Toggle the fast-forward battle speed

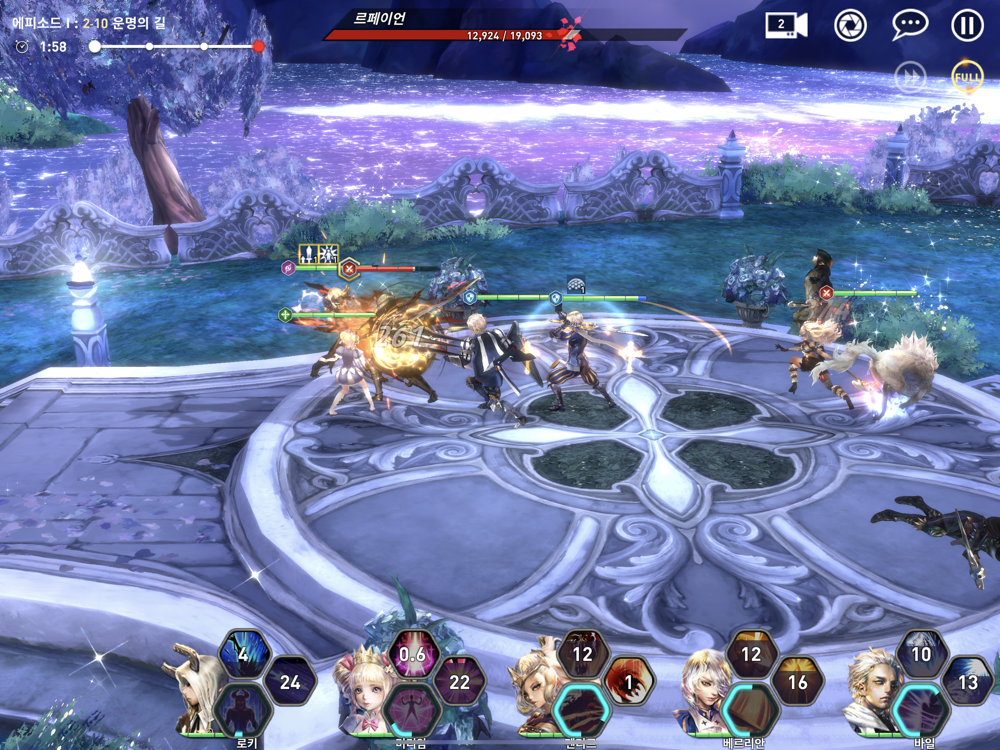tap(910, 77)
